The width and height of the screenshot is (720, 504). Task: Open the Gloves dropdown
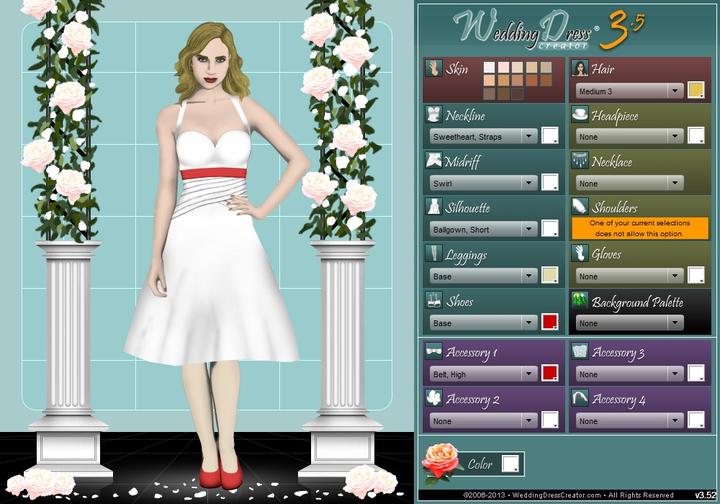pos(627,275)
